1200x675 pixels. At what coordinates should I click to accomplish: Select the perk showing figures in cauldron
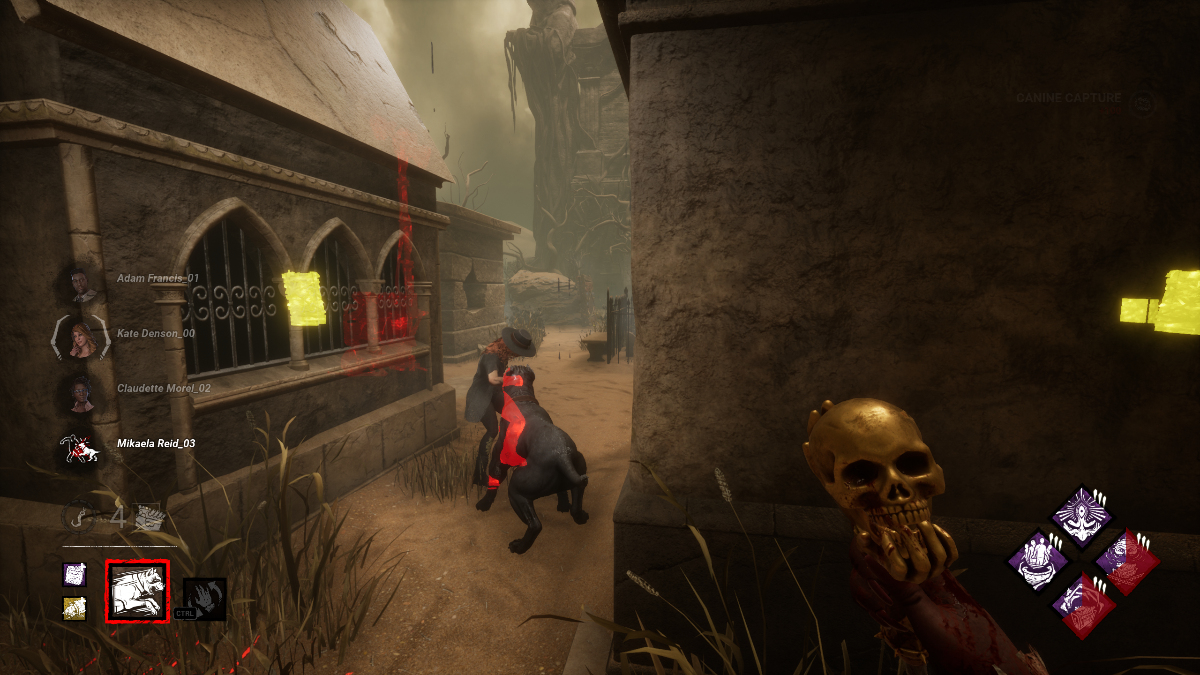(1036, 562)
